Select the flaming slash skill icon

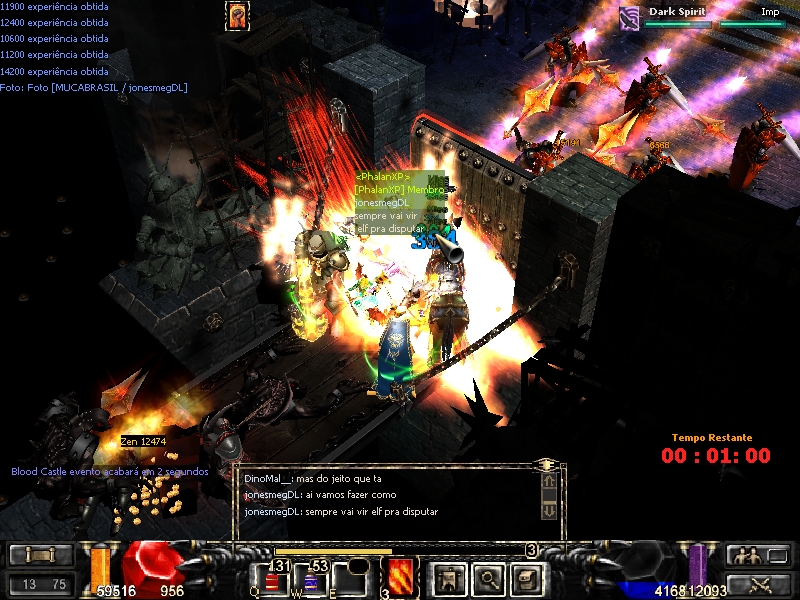[399, 577]
